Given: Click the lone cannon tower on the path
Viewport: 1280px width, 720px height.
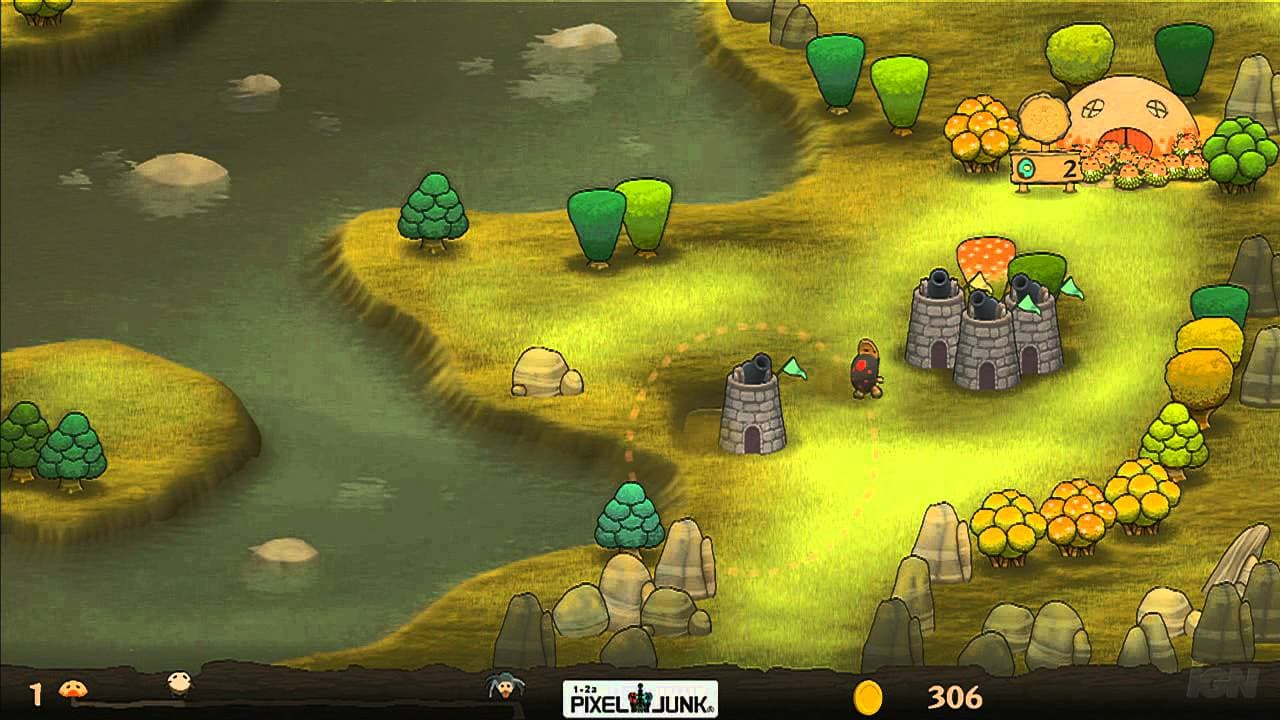Looking at the screenshot, I should (x=753, y=410).
